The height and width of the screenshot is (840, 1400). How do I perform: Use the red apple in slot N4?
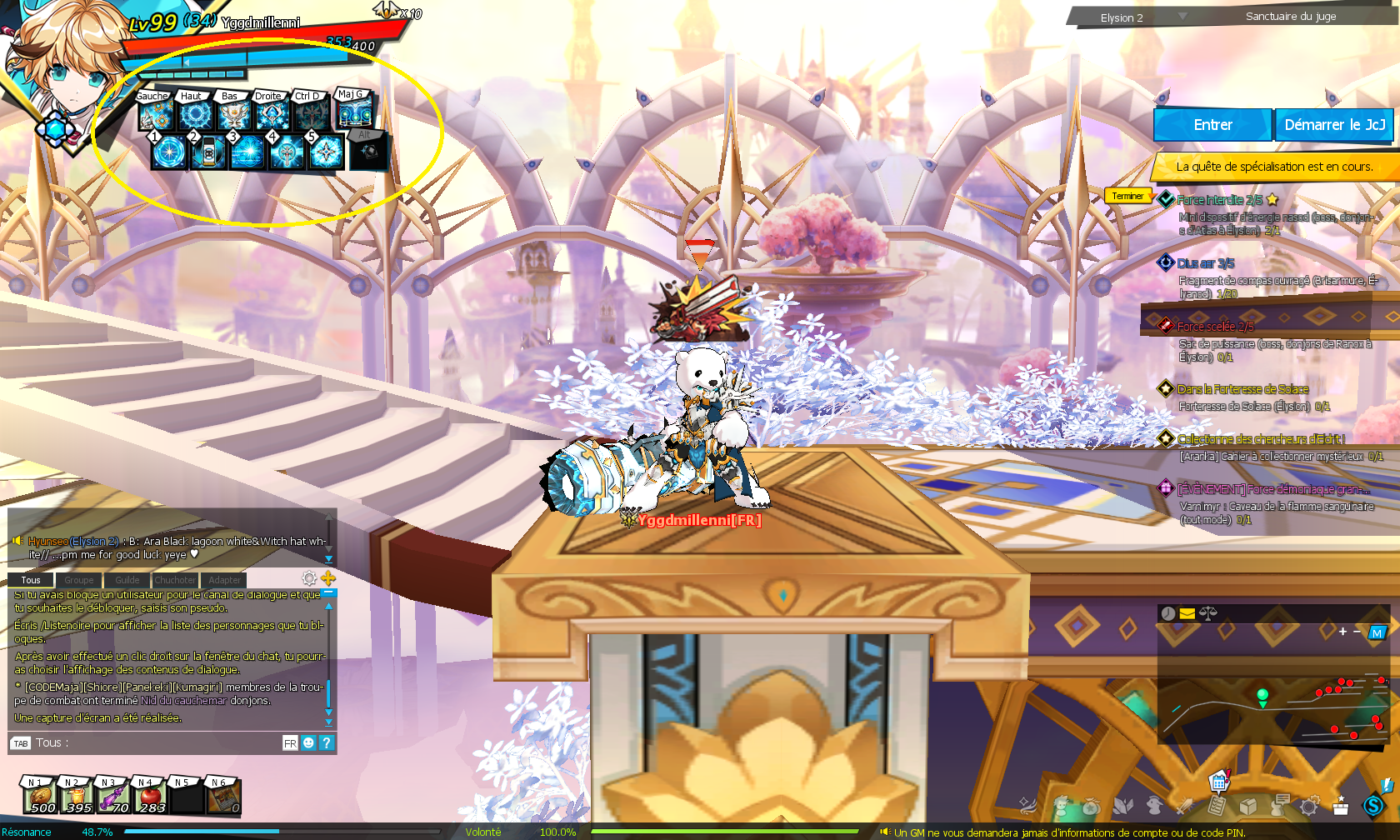click(150, 797)
